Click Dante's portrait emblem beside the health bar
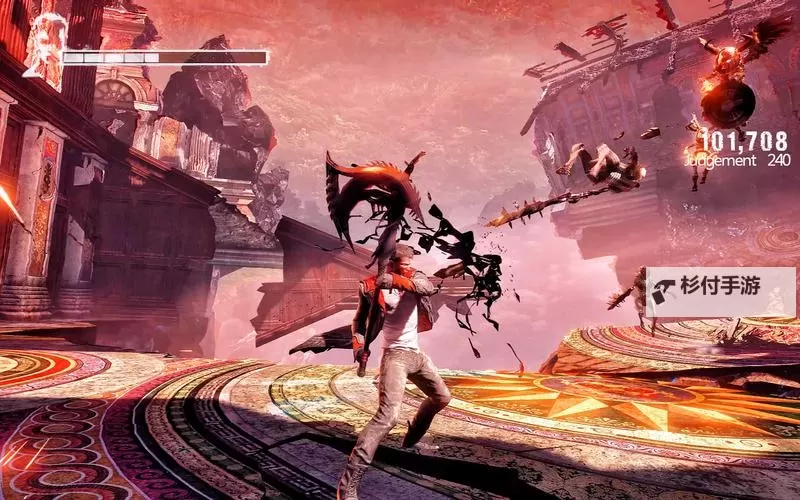This screenshot has width=800, height=500. click(x=43, y=47)
